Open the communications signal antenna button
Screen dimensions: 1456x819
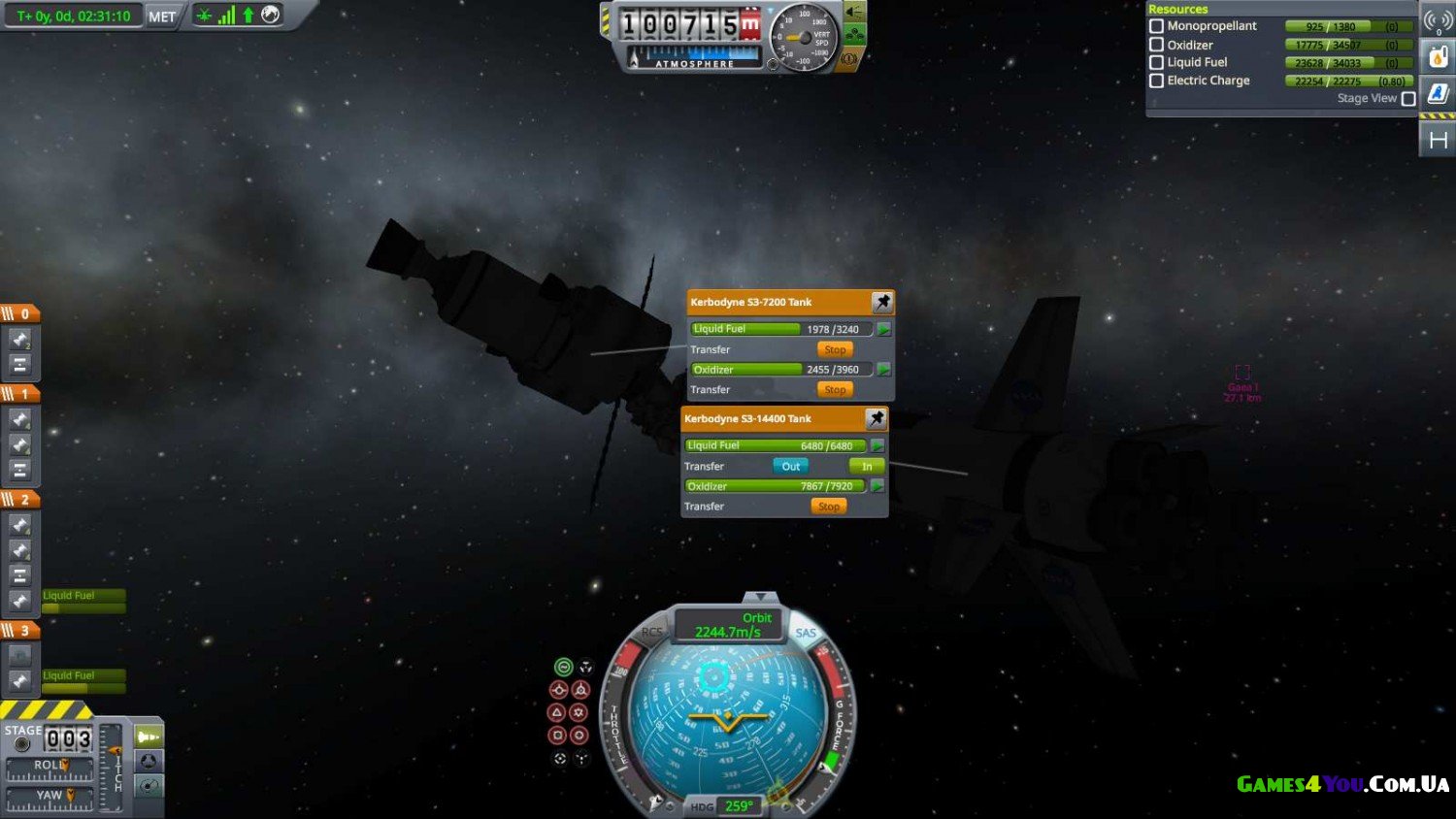click(x=1438, y=20)
